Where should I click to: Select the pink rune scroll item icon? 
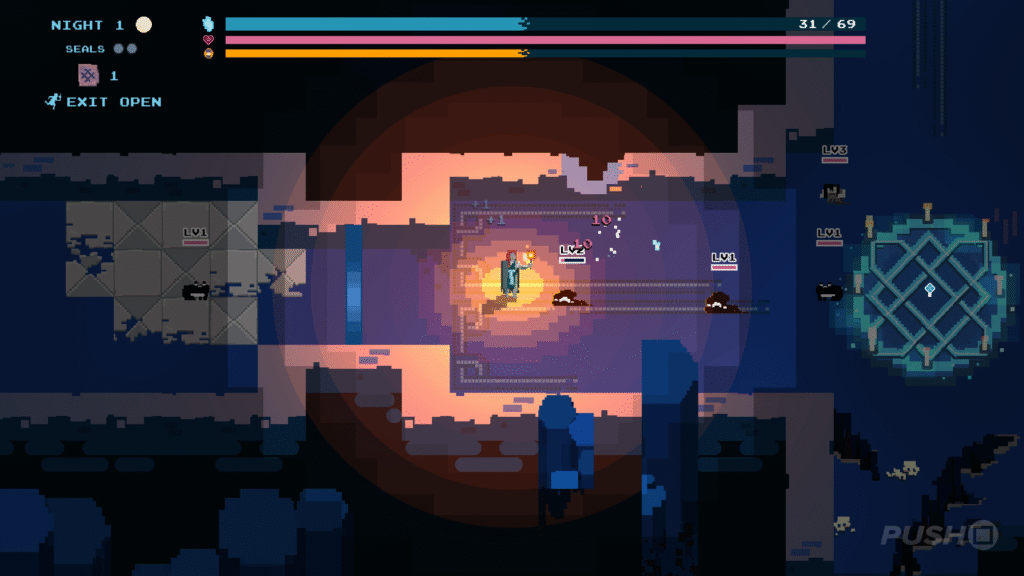89,75
